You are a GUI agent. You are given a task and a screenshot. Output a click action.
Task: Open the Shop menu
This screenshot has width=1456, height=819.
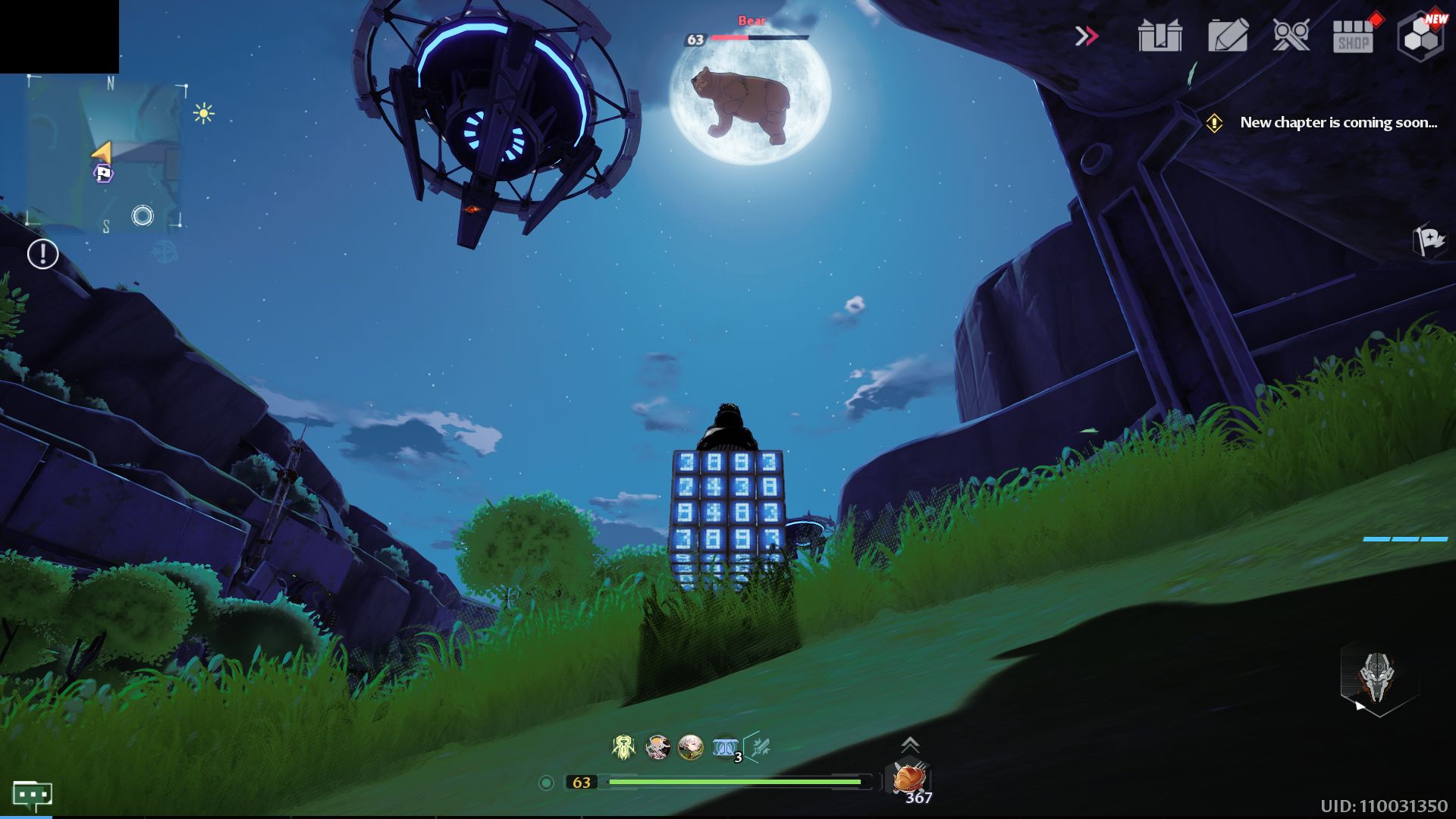pos(1352,34)
